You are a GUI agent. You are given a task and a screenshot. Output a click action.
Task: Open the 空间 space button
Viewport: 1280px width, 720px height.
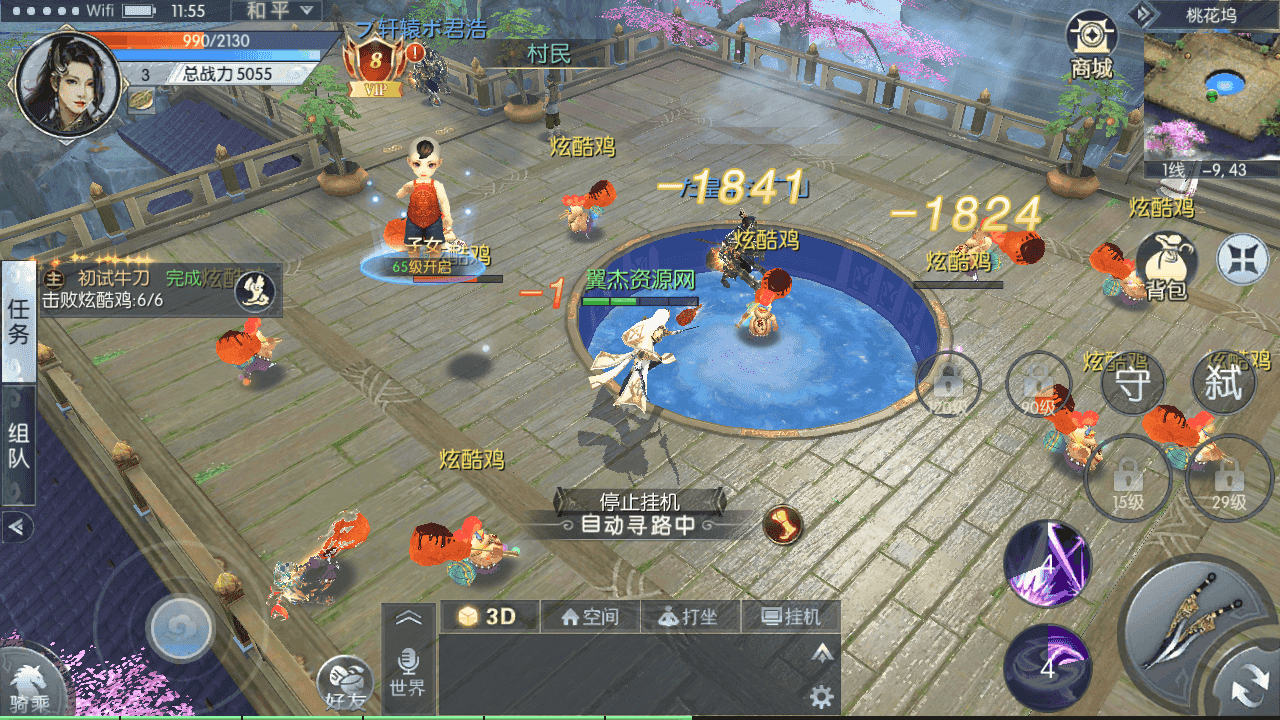[x=590, y=617]
